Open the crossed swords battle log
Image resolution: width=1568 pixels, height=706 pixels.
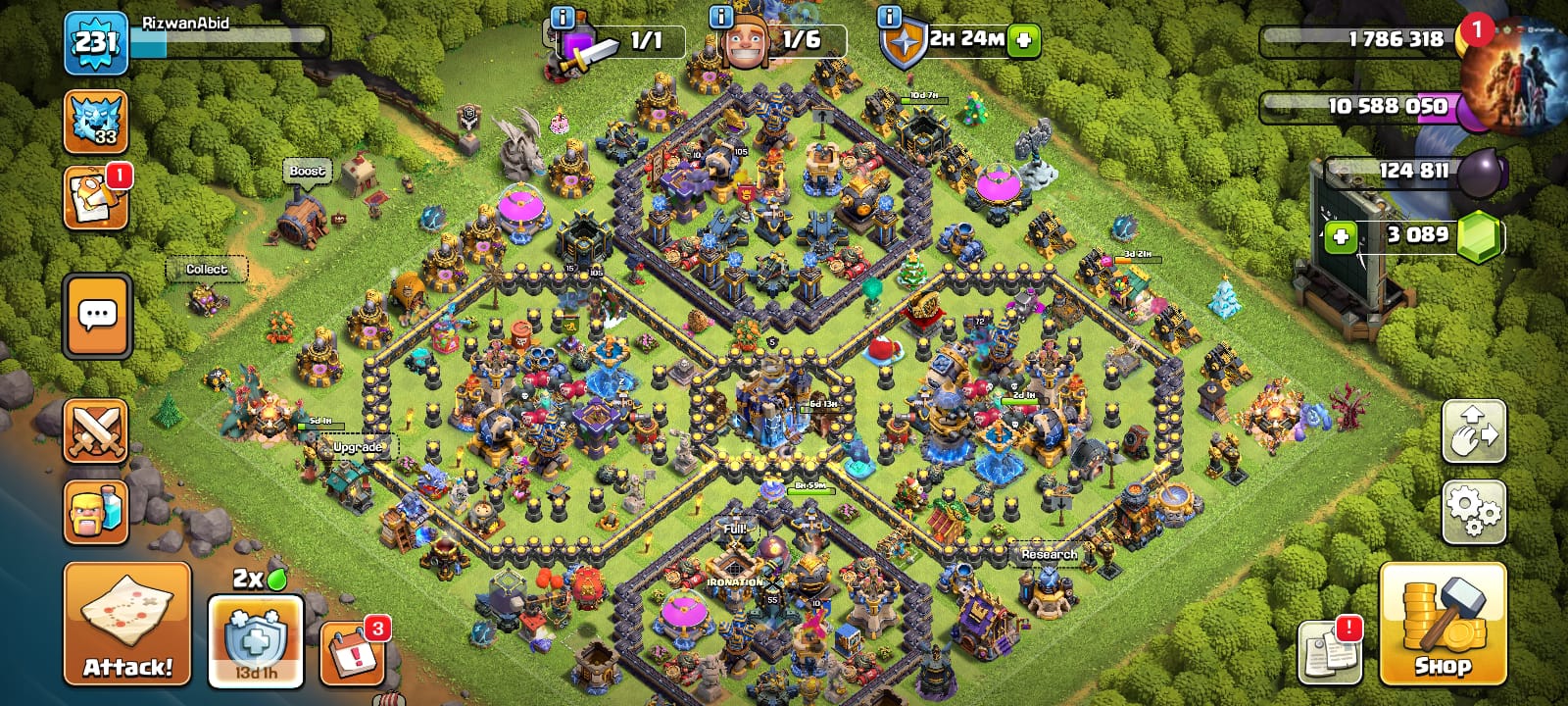click(x=96, y=431)
